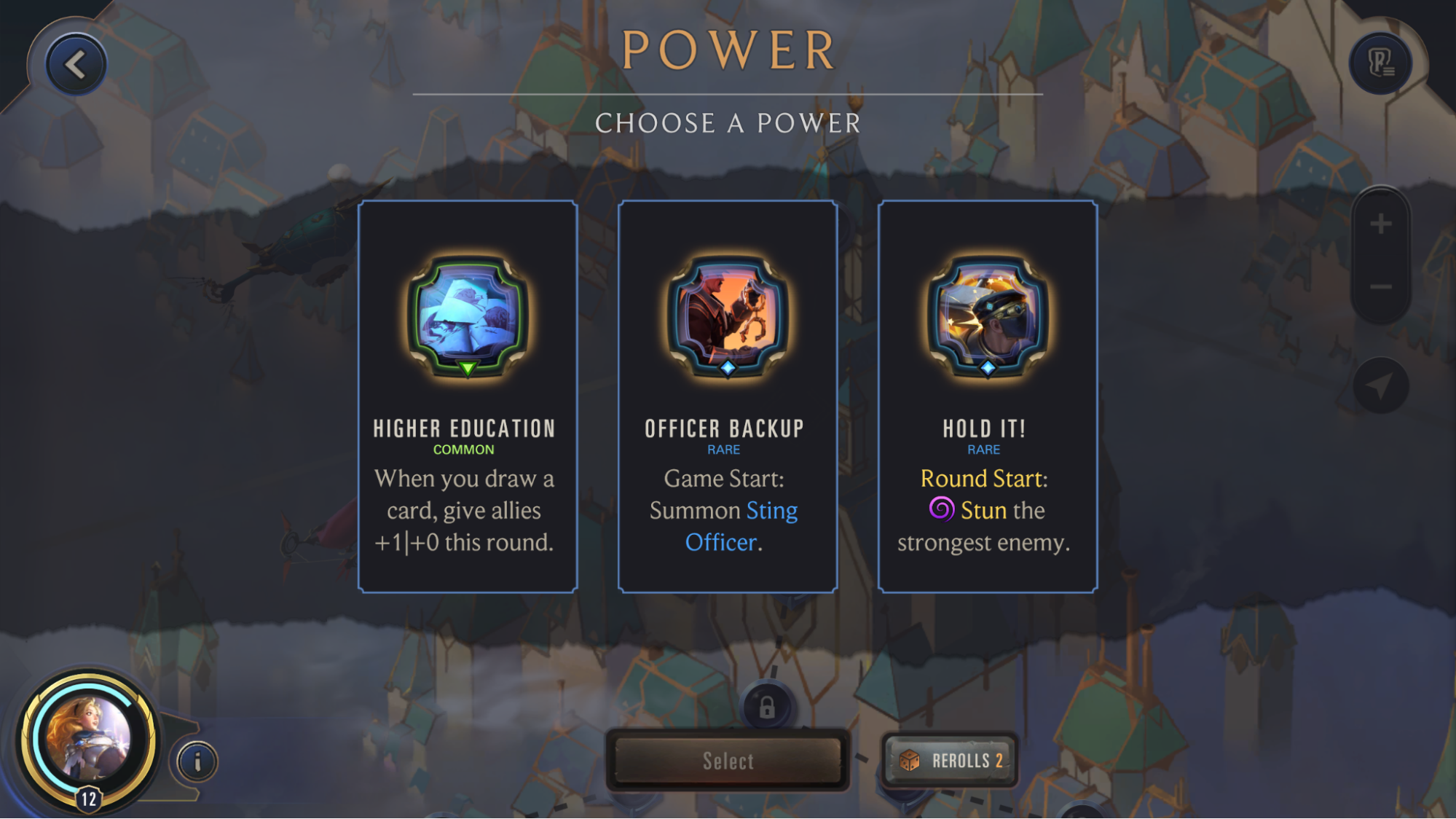1456x819 pixels.
Task: Click the blue rarity gem under Officer Backup
Action: point(727,368)
